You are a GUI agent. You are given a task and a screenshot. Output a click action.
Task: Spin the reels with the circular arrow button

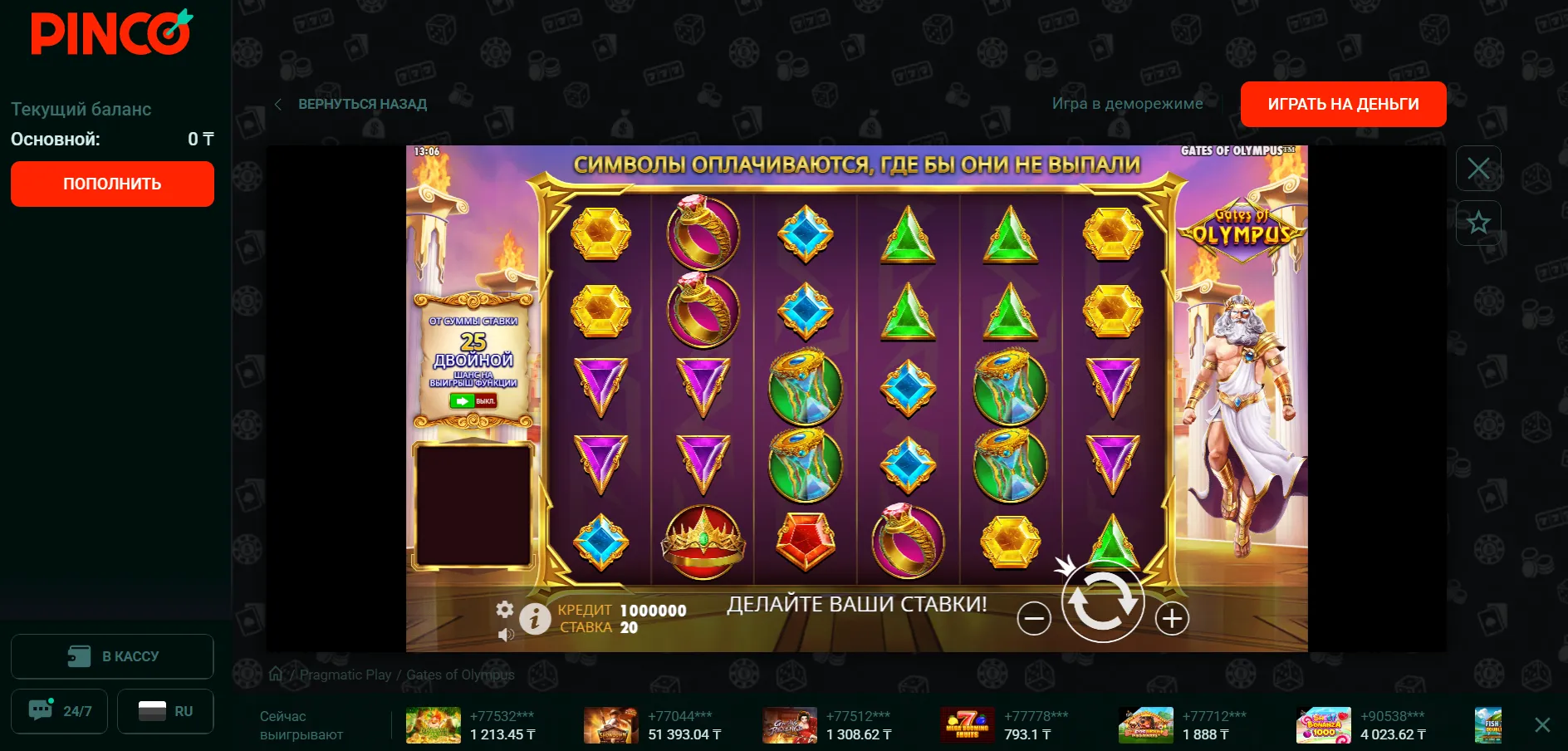tap(1103, 602)
